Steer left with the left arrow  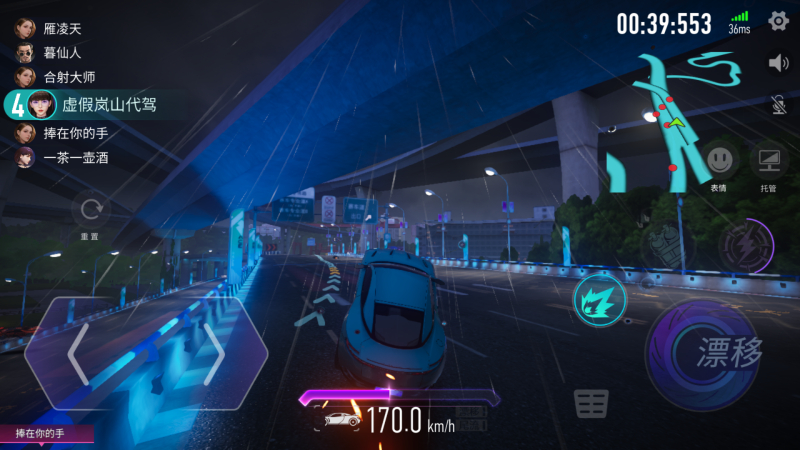tap(78, 353)
